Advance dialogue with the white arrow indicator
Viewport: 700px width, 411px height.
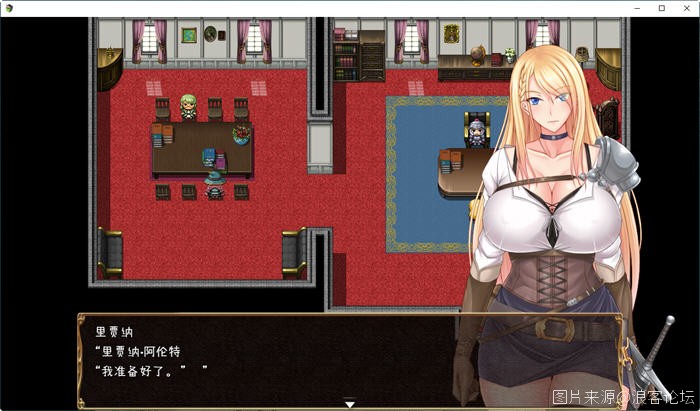point(350,404)
